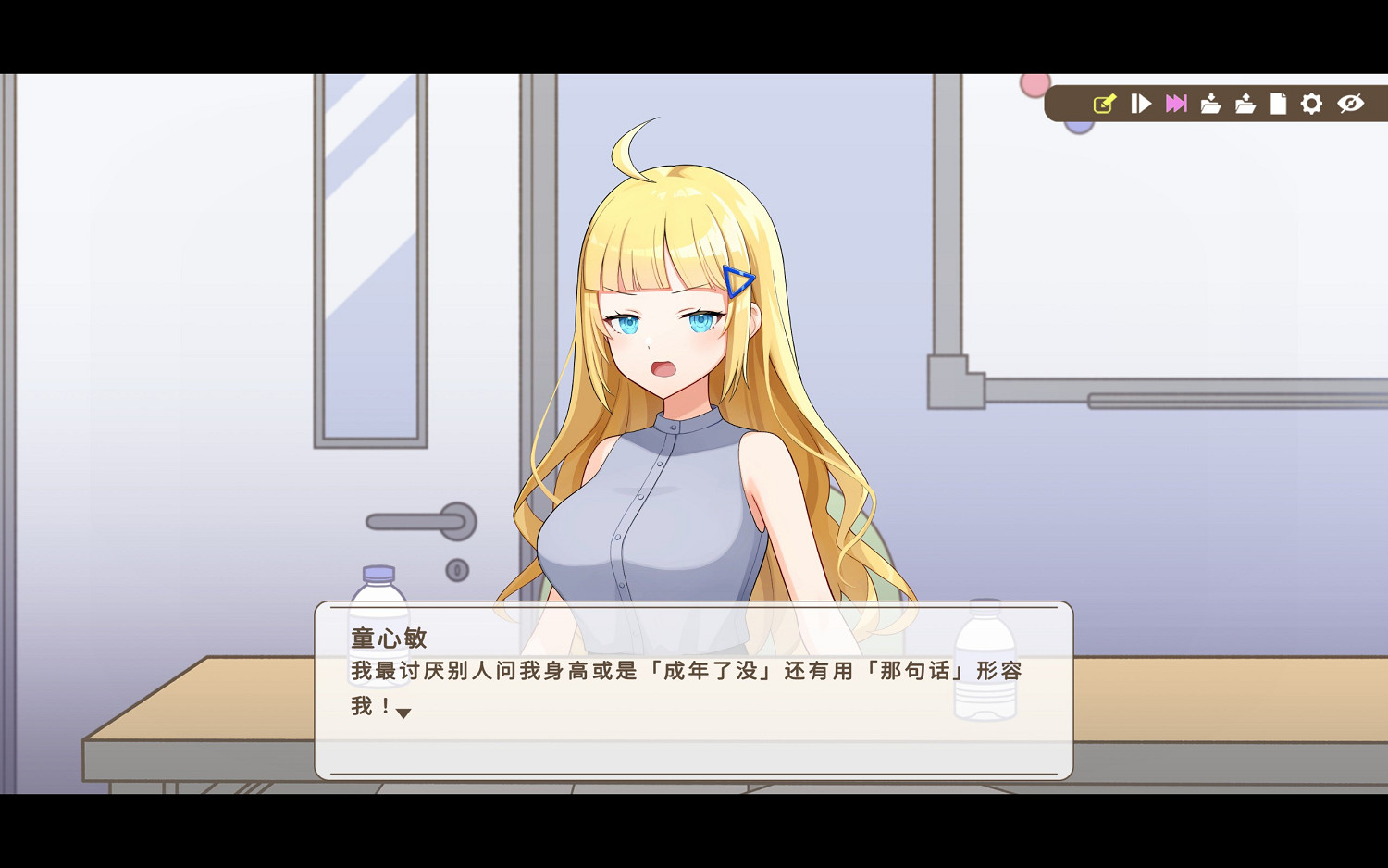Open the dialogue history page icon
The width and height of the screenshot is (1388, 868).
pyautogui.click(x=1280, y=104)
